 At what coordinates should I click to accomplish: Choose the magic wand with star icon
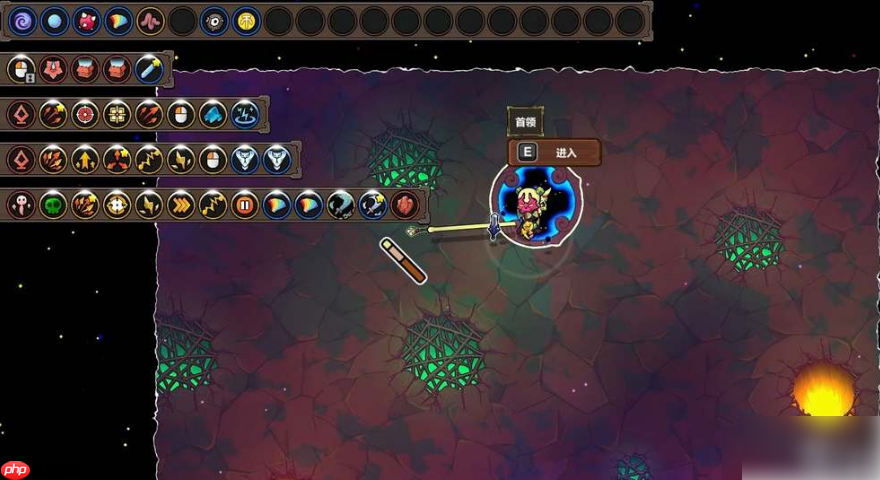click(x=149, y=69)
